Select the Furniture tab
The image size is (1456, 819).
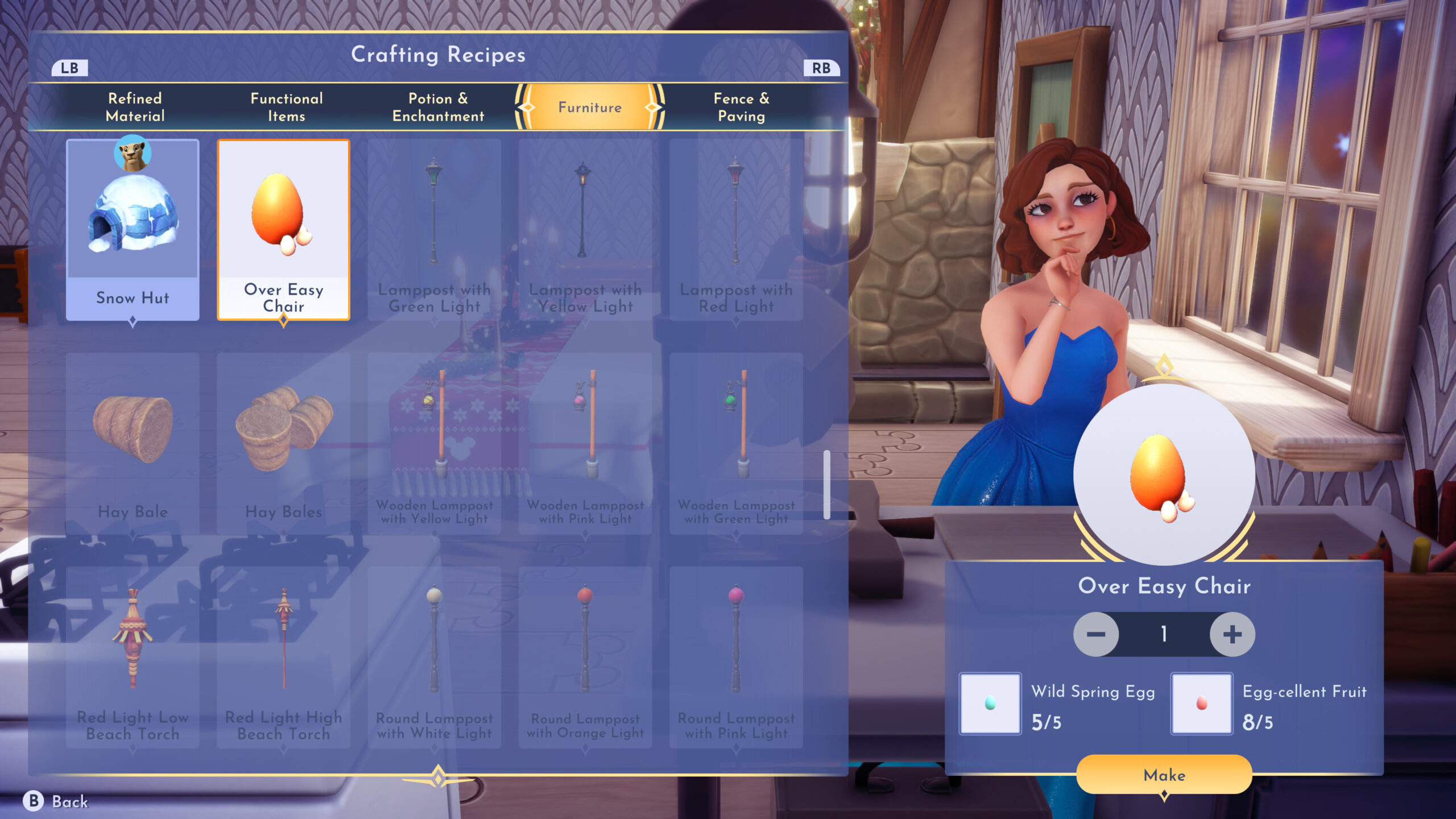coord(590,107)
